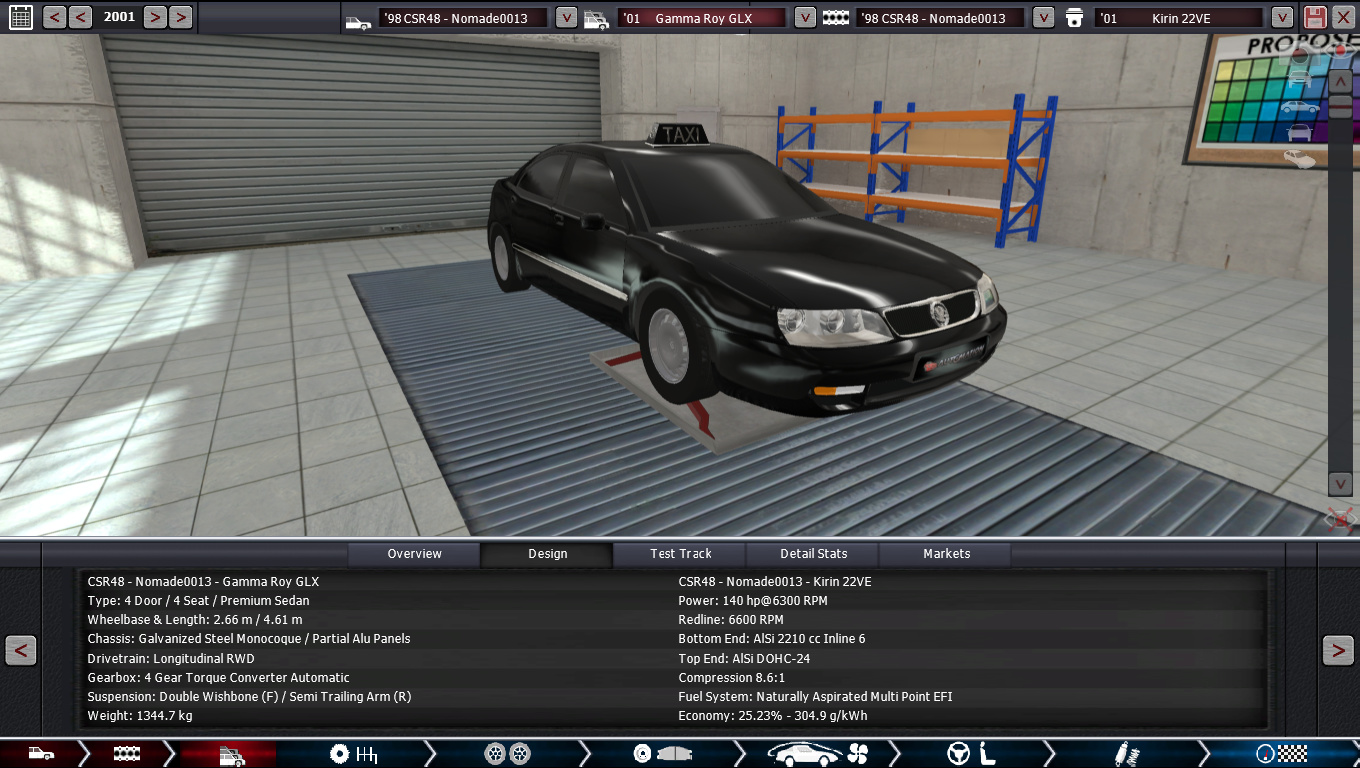Viewport: 1360px width, 768px height.
Task: Open the Kirin 22VE engine variant dropdown
Action: tap(1282, 18)
